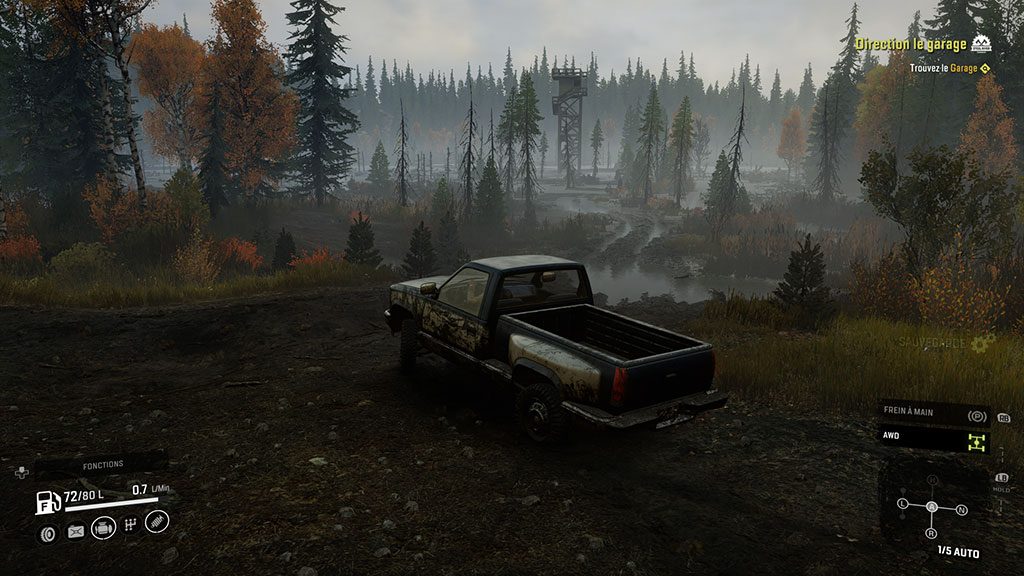The image size is (1024, 576).
Task: Select the Auto gear A
Action: coord(932,507)
